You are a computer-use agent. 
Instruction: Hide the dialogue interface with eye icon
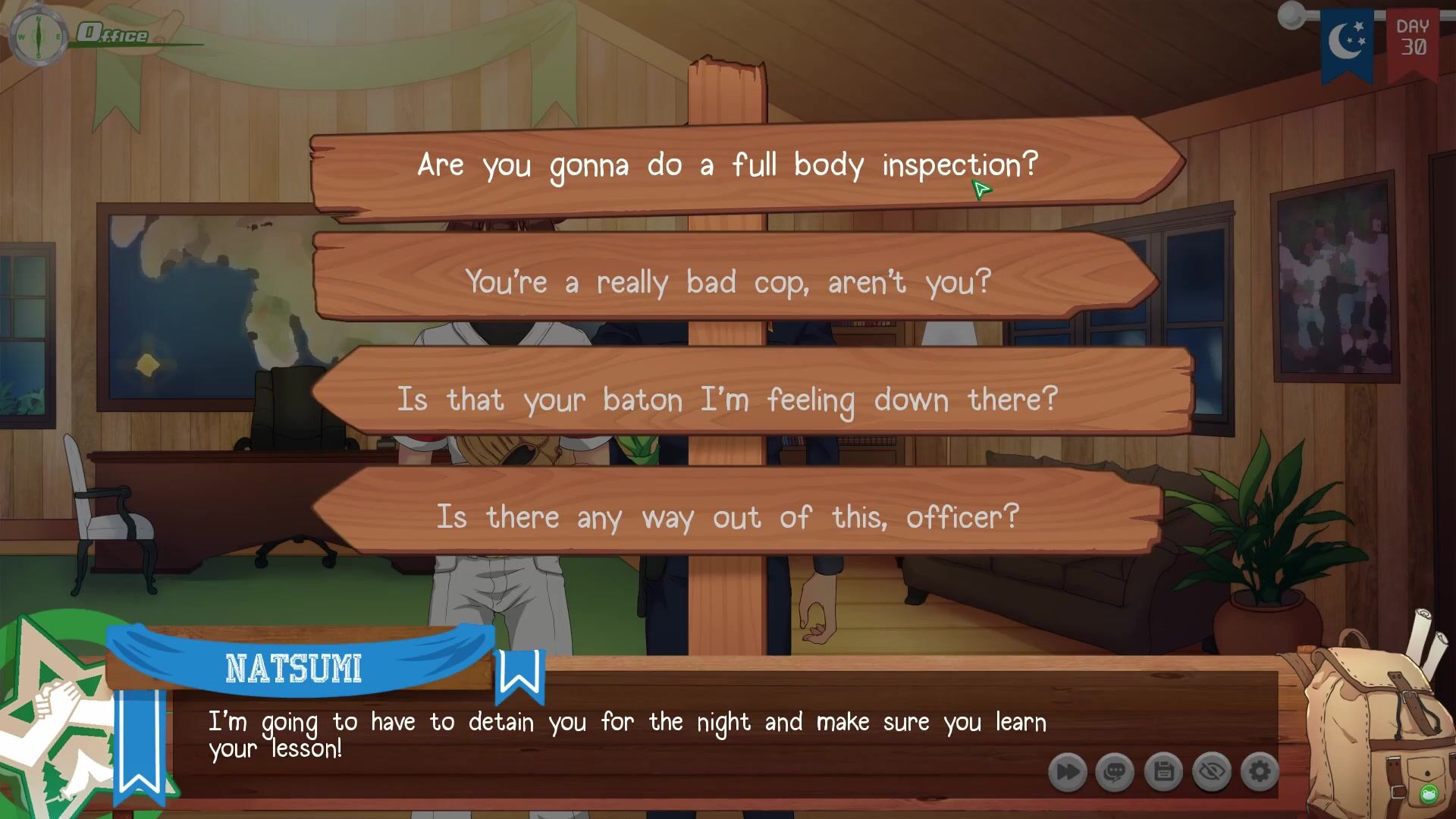tap(1212, 772)
